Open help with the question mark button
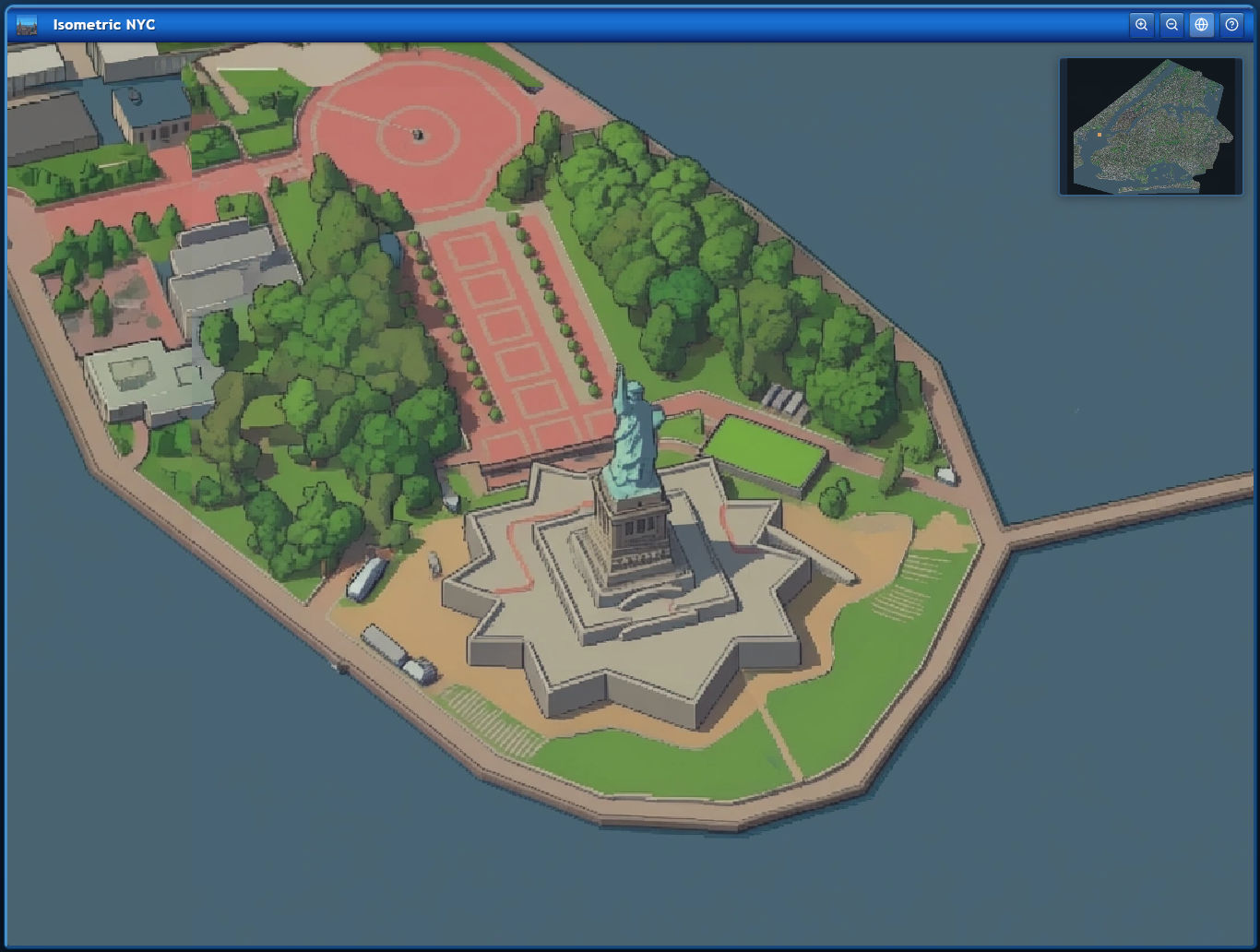This screenshot has height=952, width=1260. [x=1231, y=25]
